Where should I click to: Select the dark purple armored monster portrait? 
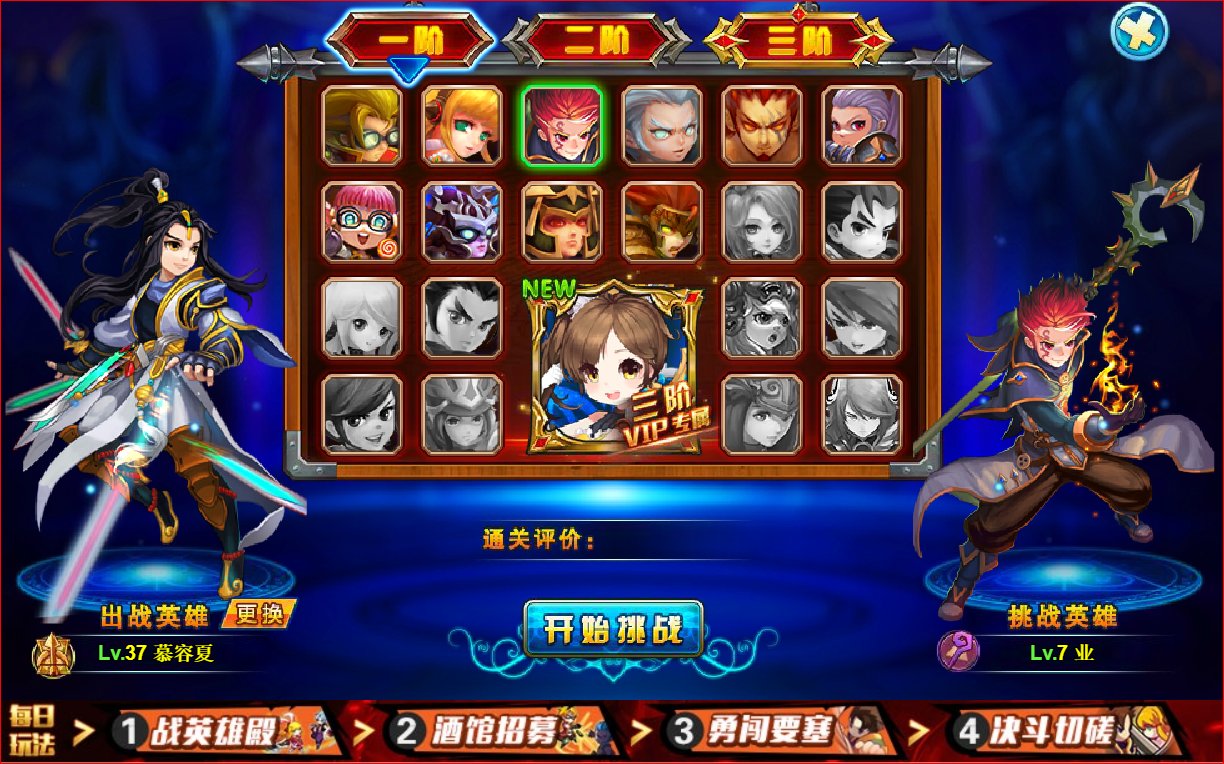462,221
